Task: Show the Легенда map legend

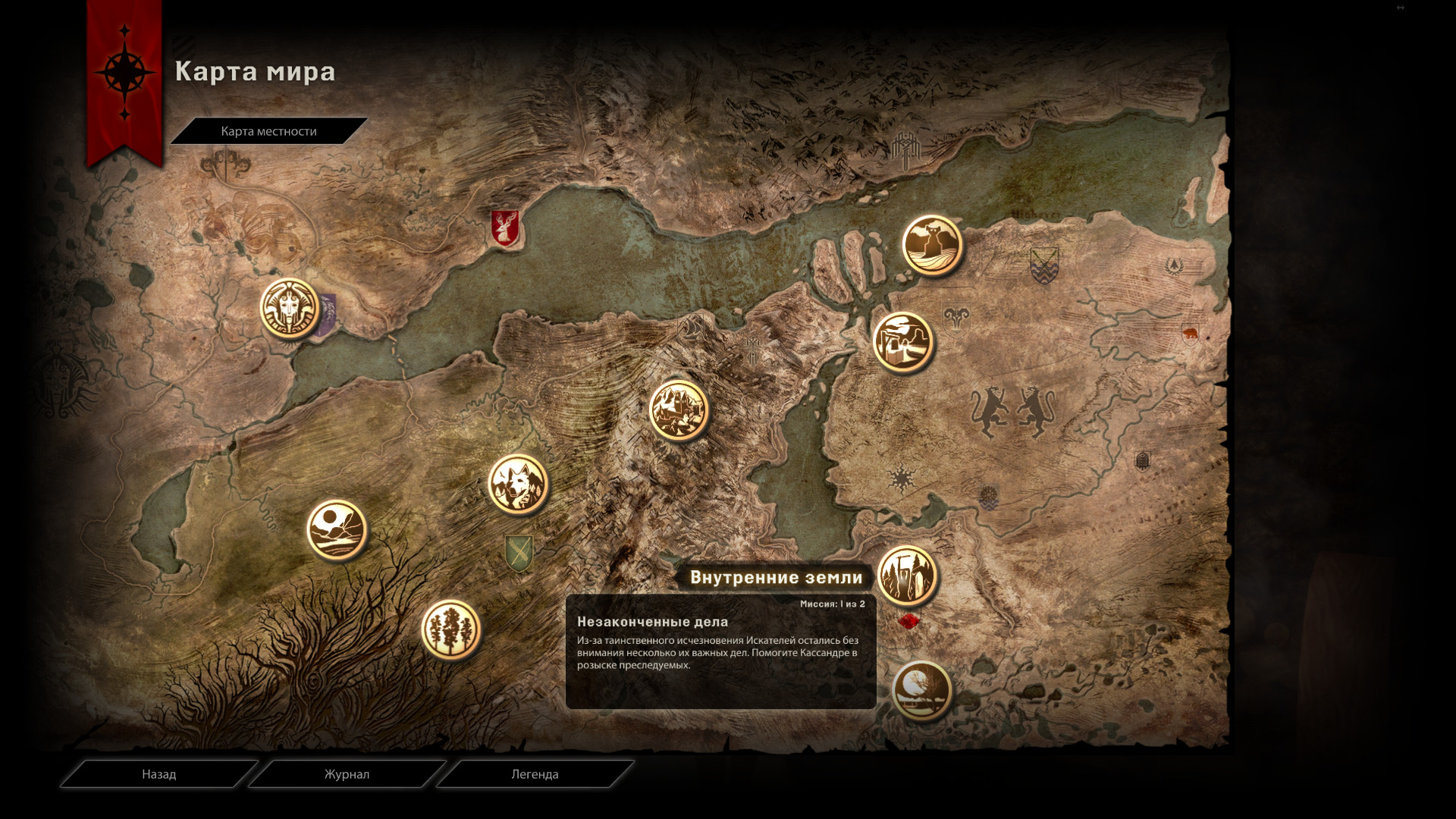Action: (x=535, y=774)
